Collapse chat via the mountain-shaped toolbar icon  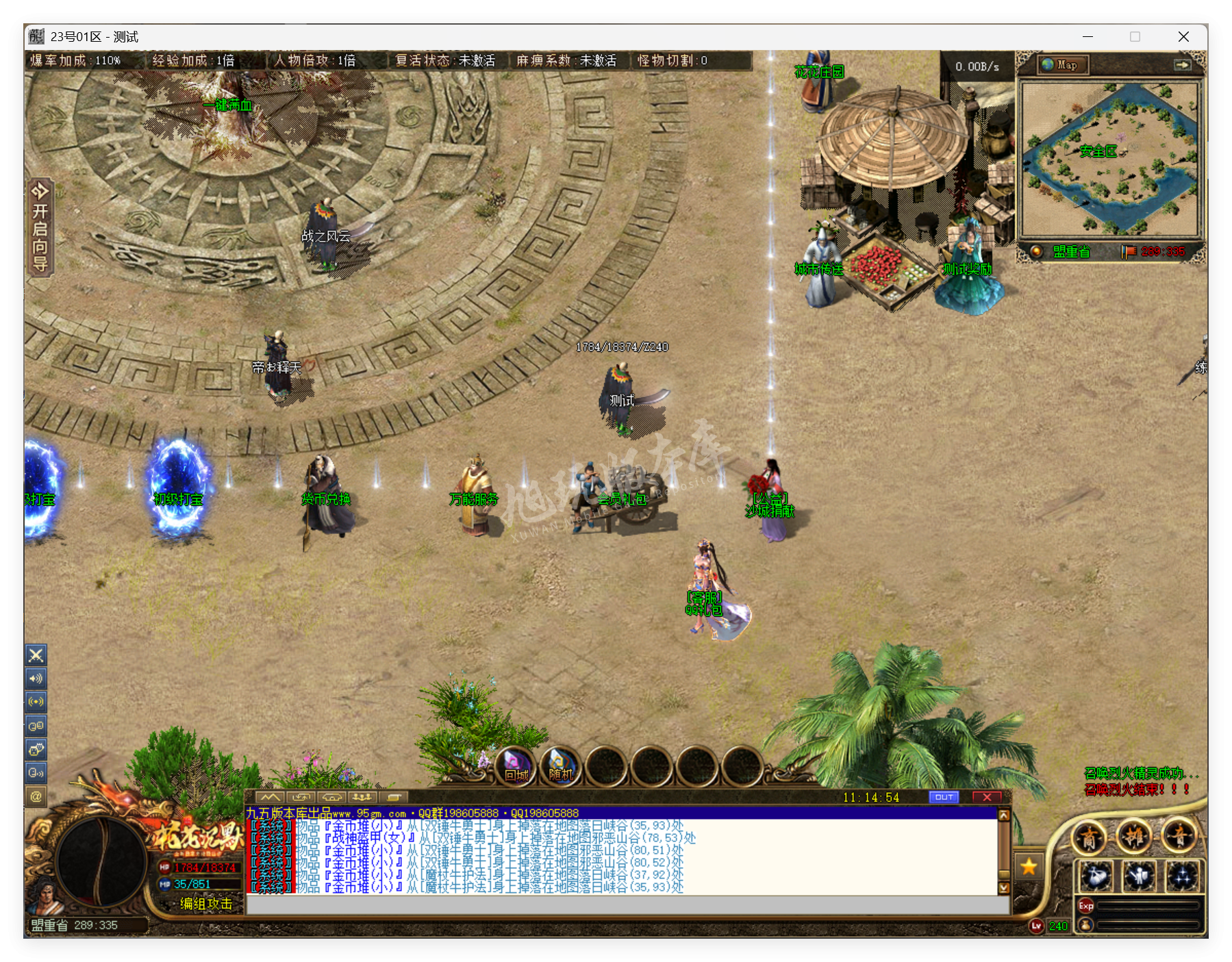point(271,797)
